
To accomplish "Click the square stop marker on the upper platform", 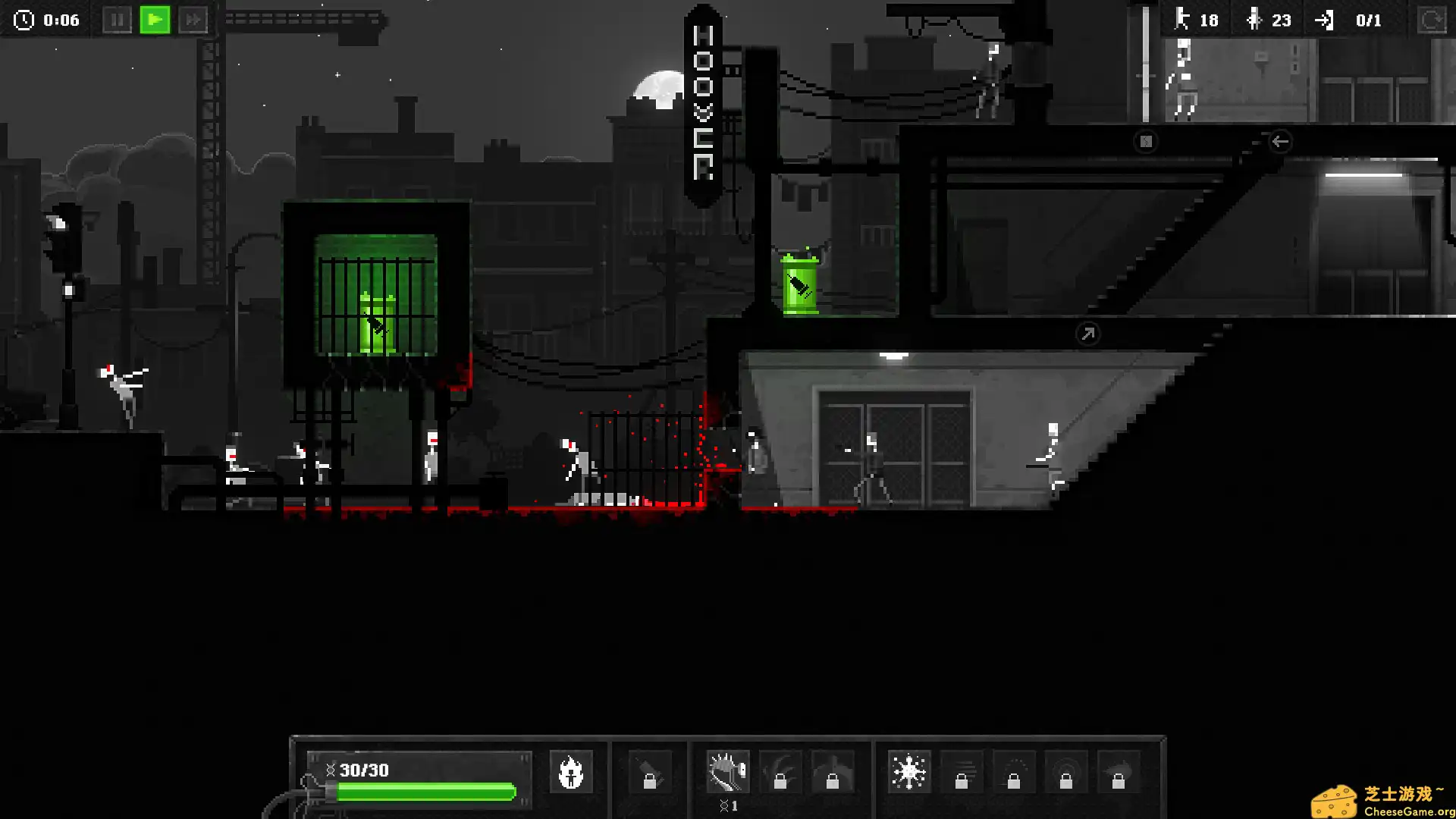I will (1146, 142).
